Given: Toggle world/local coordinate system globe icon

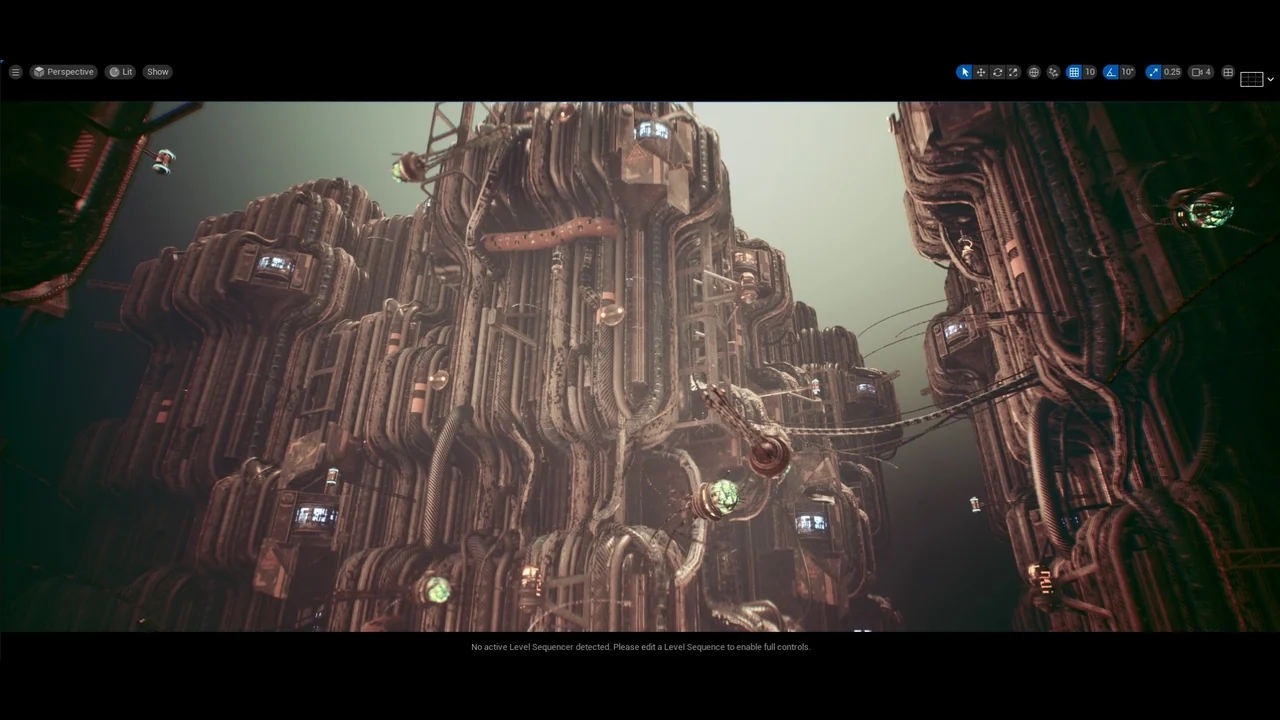Looking at the screenshot, I should [1033, 71].
